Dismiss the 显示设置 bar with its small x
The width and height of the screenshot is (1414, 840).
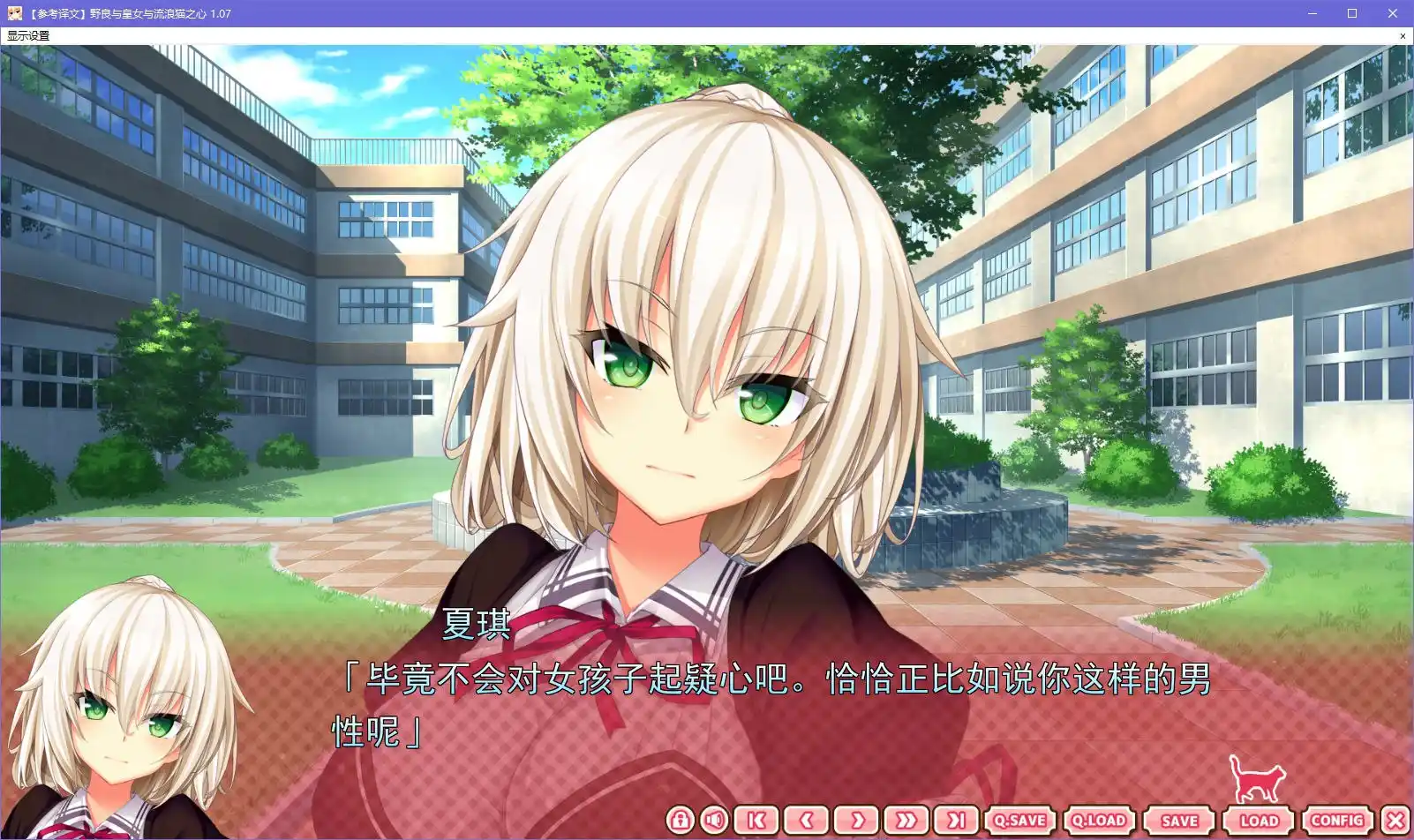(x=1403, y=36)
